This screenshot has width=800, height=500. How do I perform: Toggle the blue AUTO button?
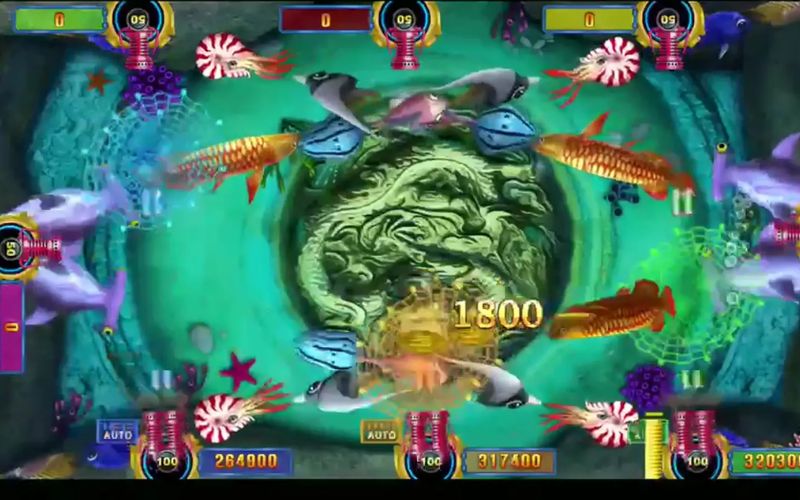117,431
